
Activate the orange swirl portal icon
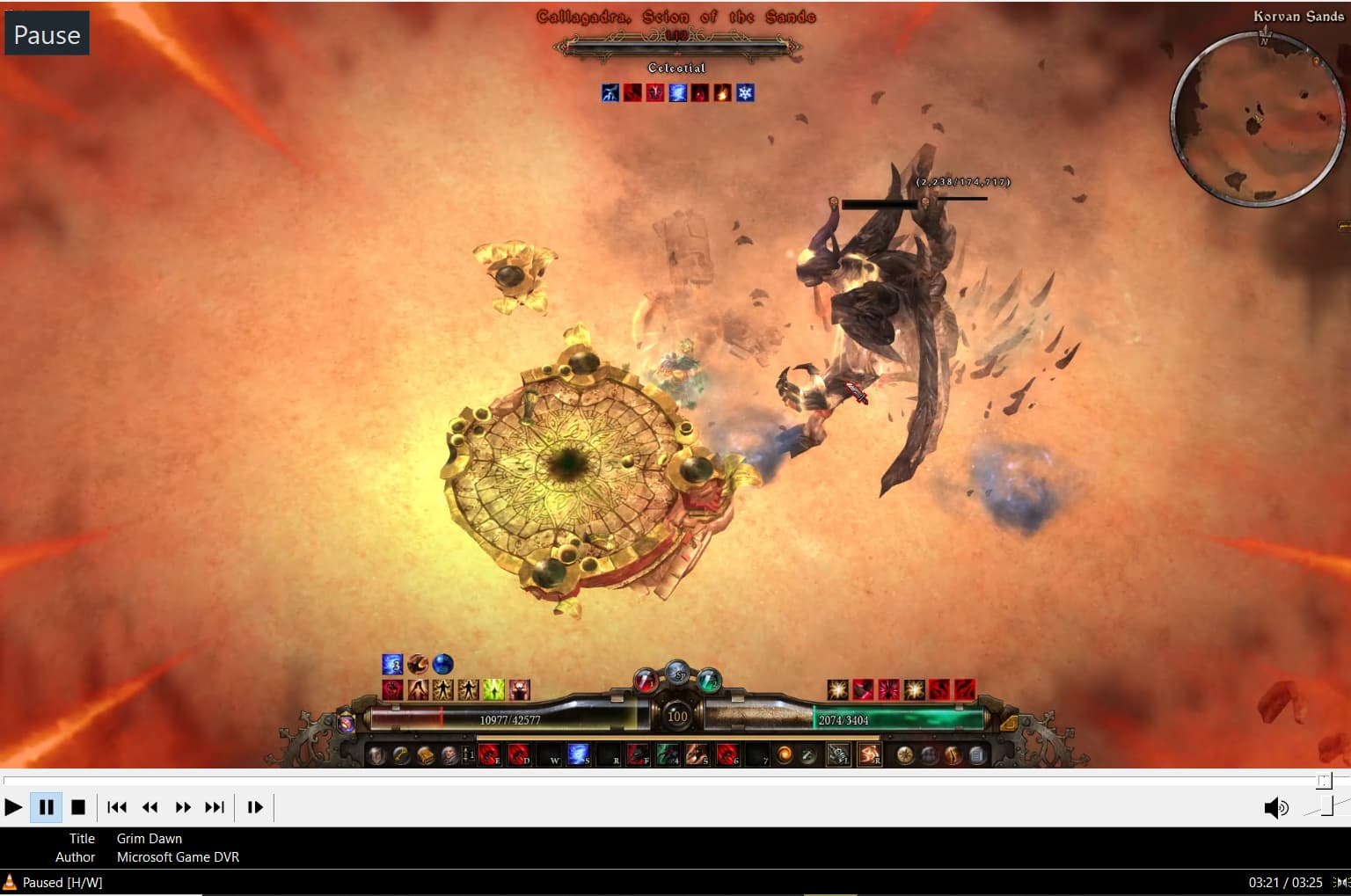[784, 754]
